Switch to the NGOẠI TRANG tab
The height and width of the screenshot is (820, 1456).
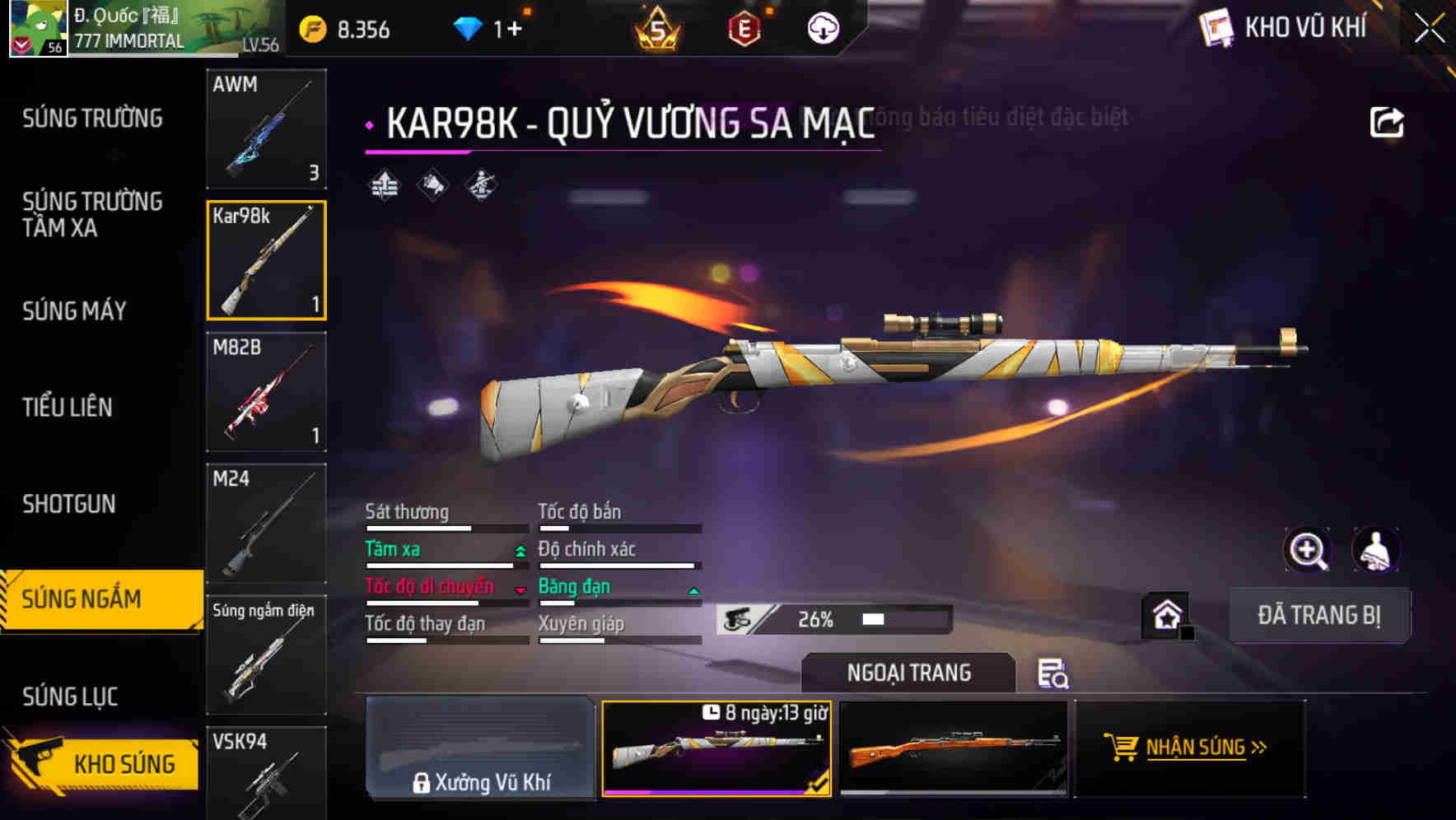point(908,673)
